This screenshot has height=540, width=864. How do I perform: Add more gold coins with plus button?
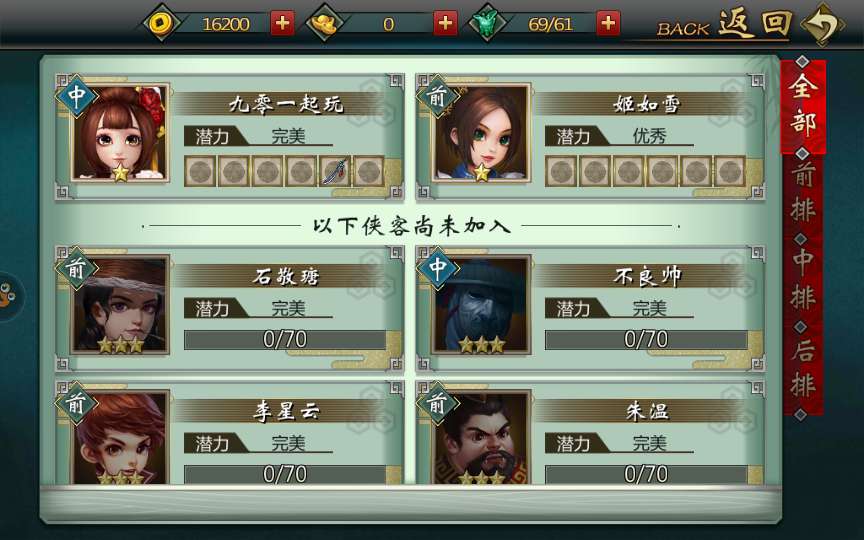coord(283,23)
